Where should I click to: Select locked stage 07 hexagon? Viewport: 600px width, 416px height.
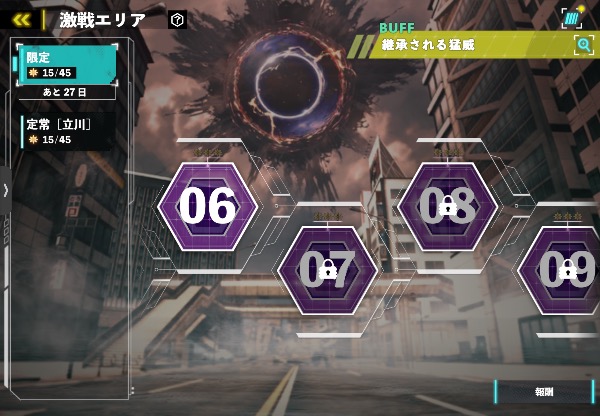tap(327, 269)
